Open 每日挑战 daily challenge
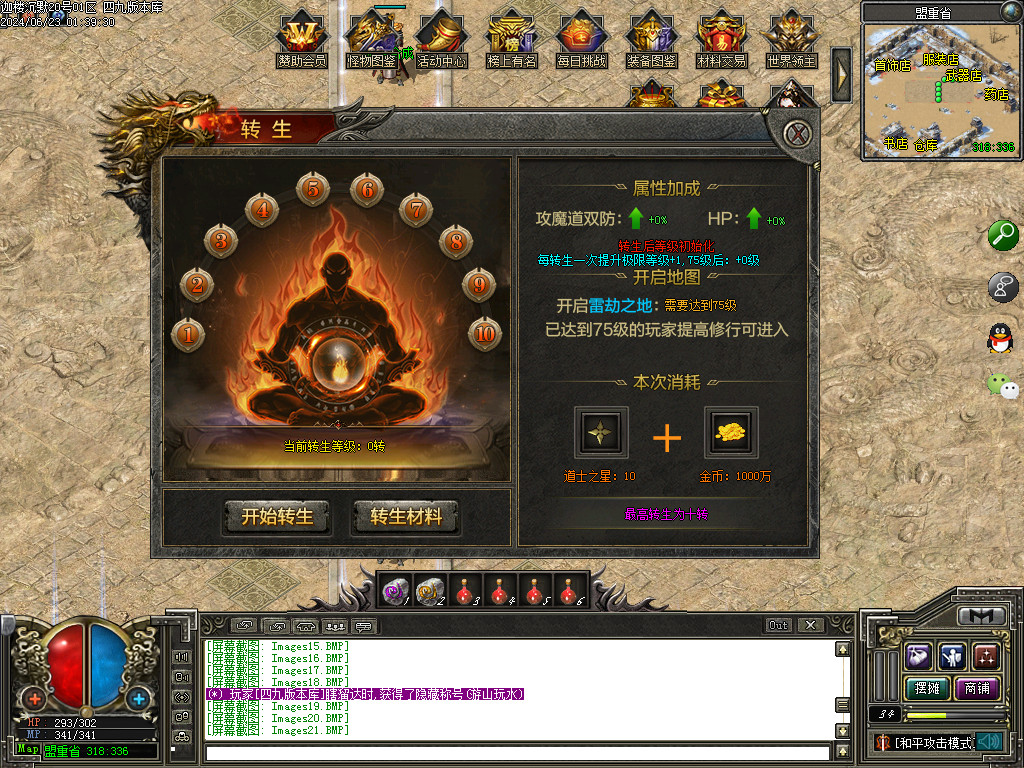This screenshot has height=768, width=1024. tap(582, 38)
